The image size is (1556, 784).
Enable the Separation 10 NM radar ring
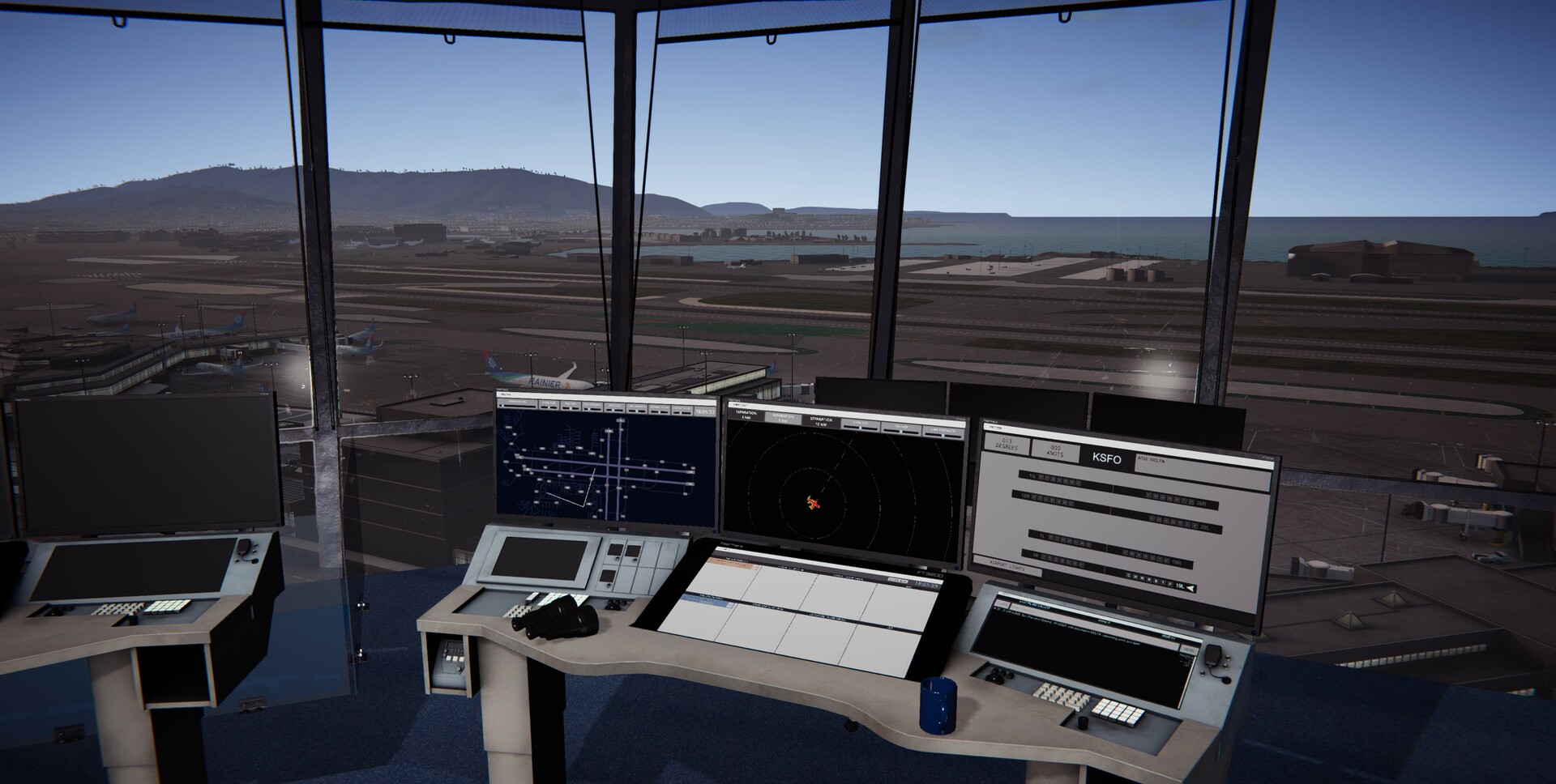822,421
